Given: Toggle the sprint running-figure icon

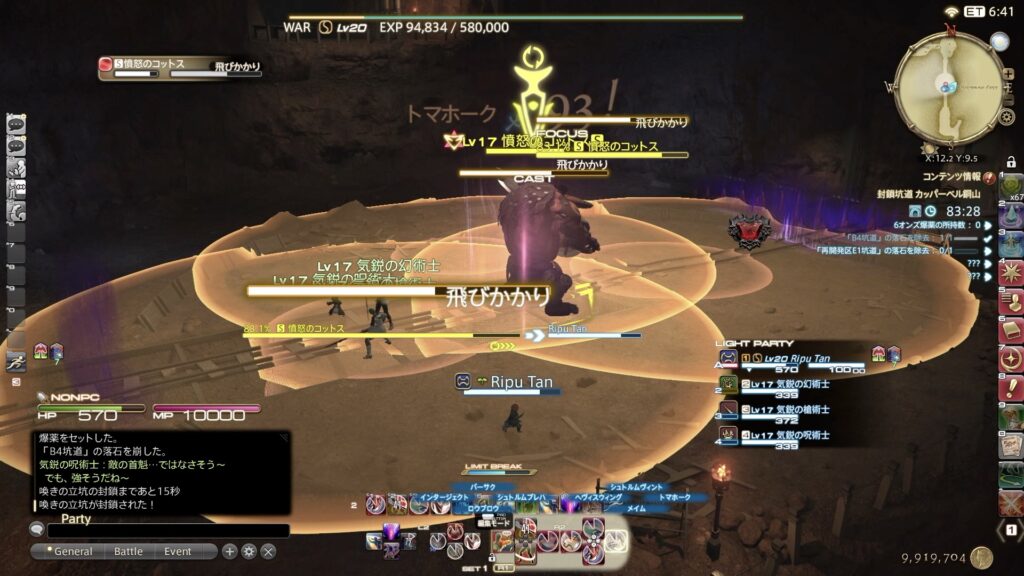Looking at the screenshot, I should pos(16,362).
